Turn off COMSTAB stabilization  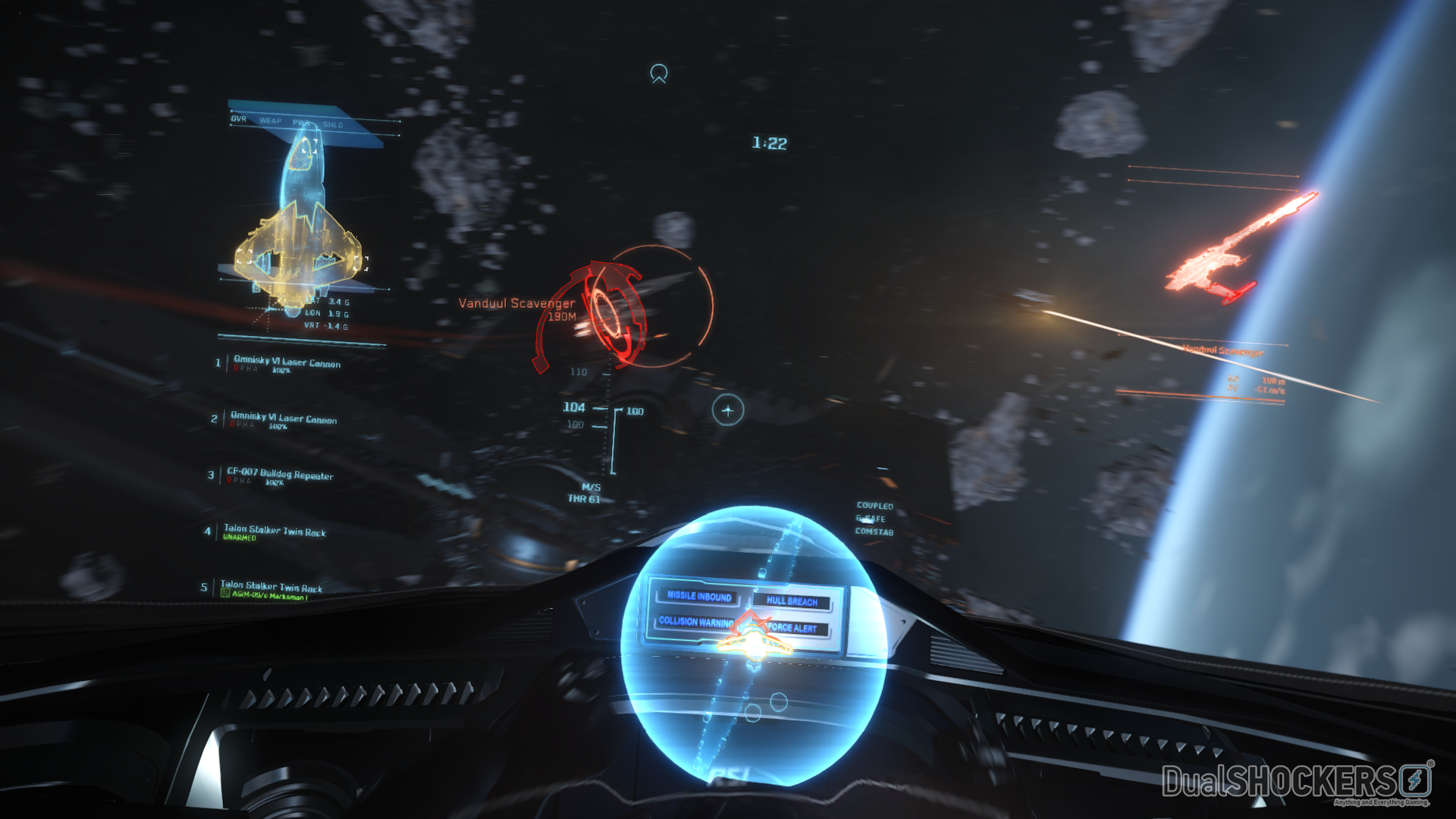coord(874,532)
